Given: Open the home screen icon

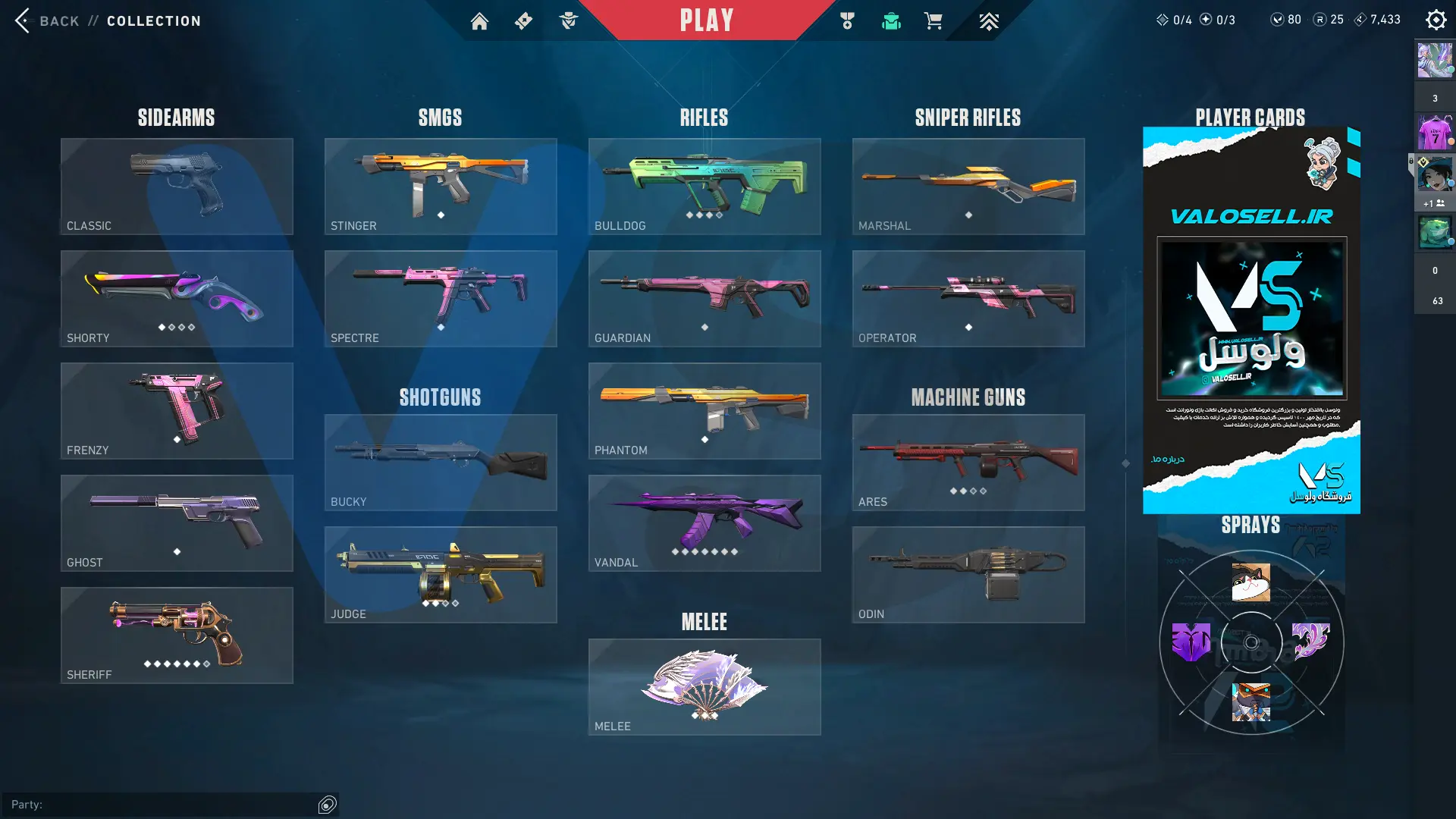Looking at the screenshot, I should 479,21.
